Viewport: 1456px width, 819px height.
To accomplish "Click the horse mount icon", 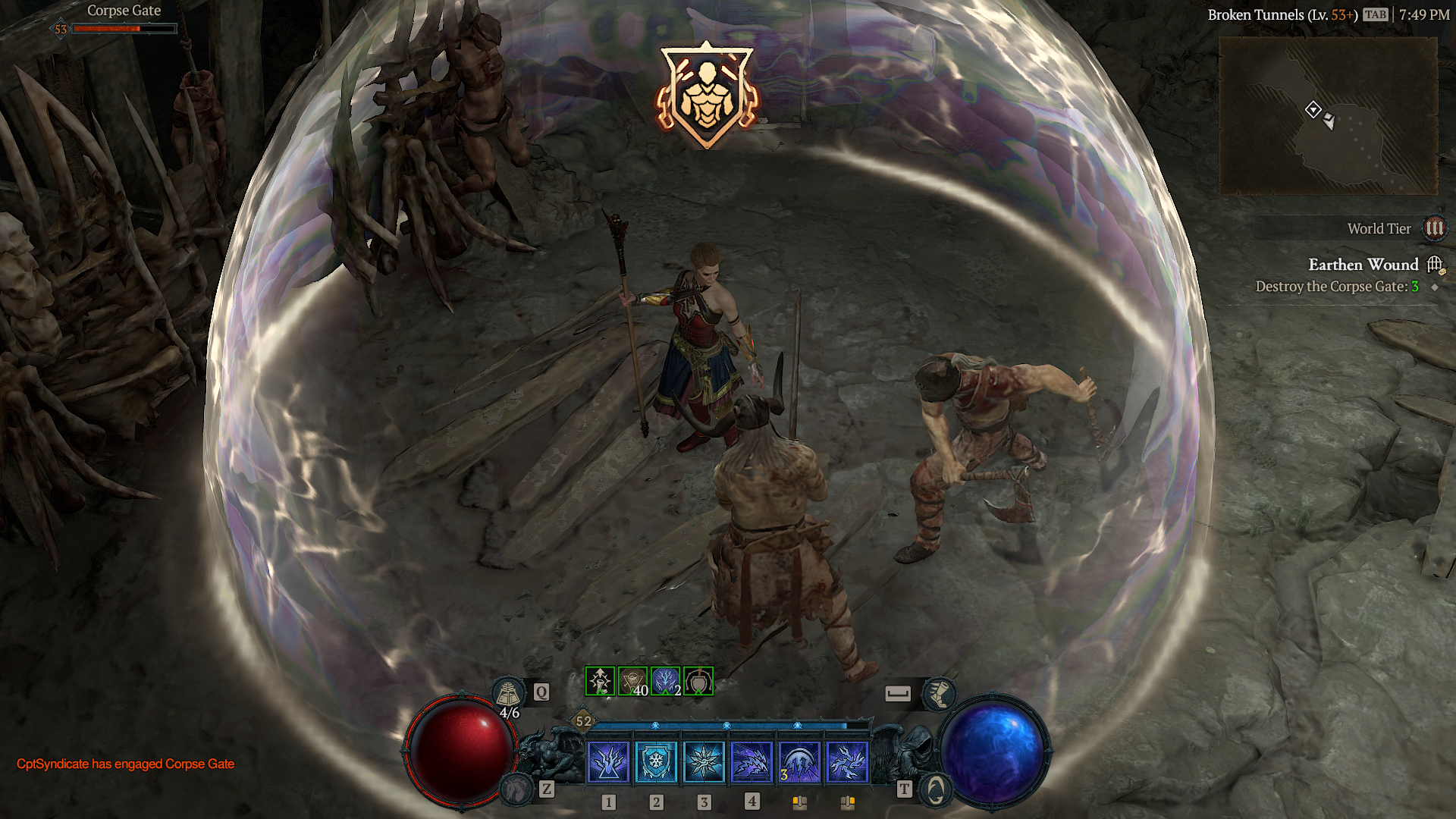I will (x=518, y=789).
